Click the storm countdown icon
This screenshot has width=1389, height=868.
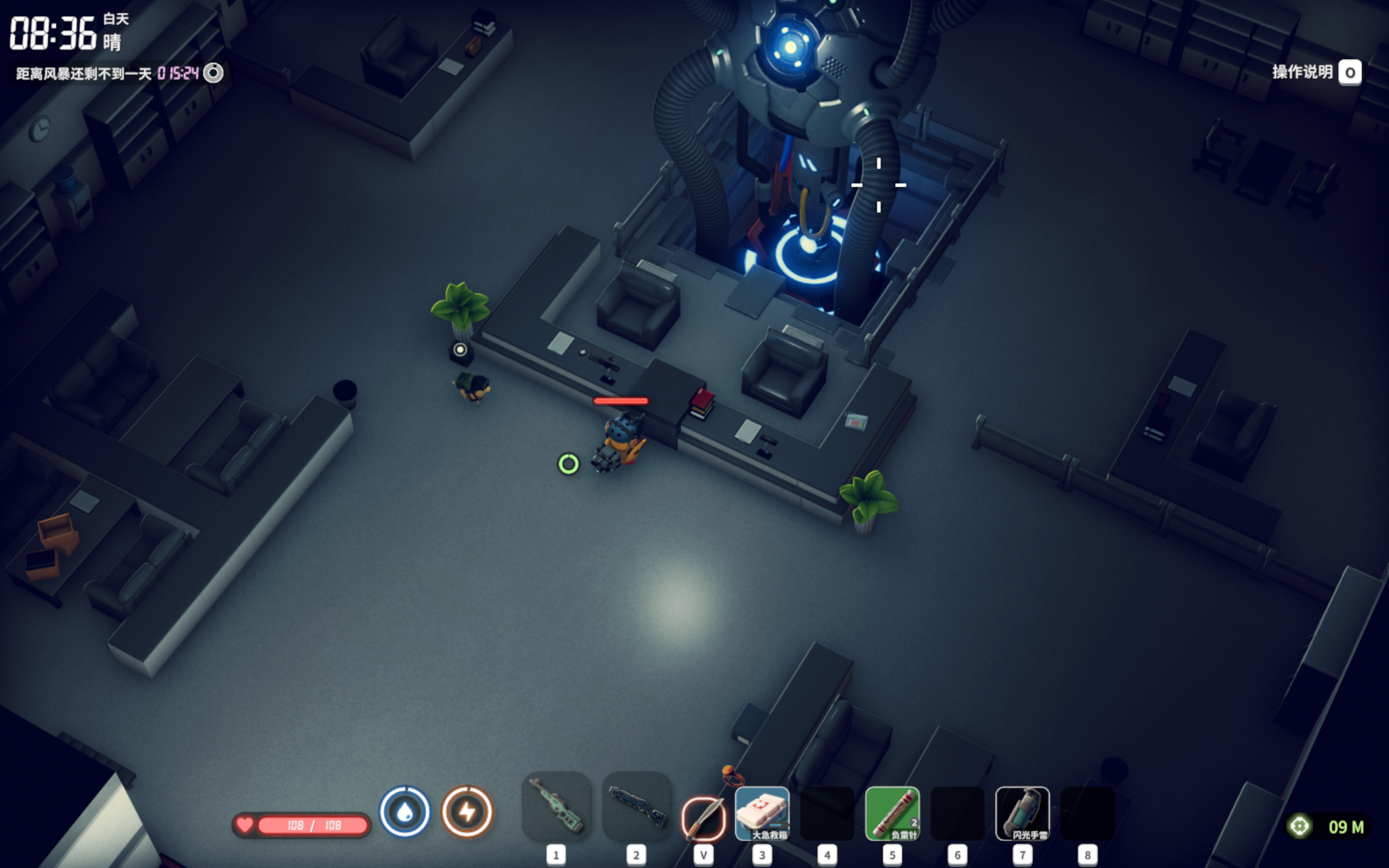(214, 73)
